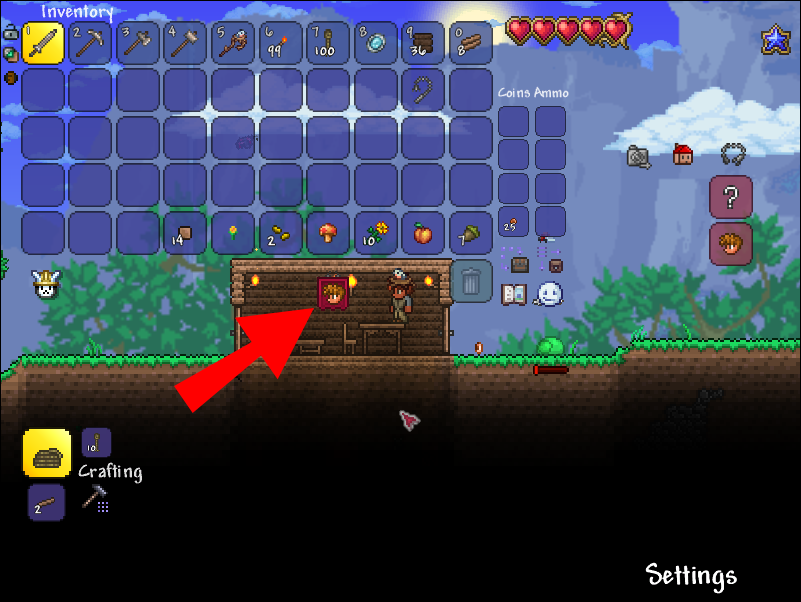The image size is (801, 602).
Task: Select the torch stack of 99
Action: pyautogui.click(x=281, y=43)
